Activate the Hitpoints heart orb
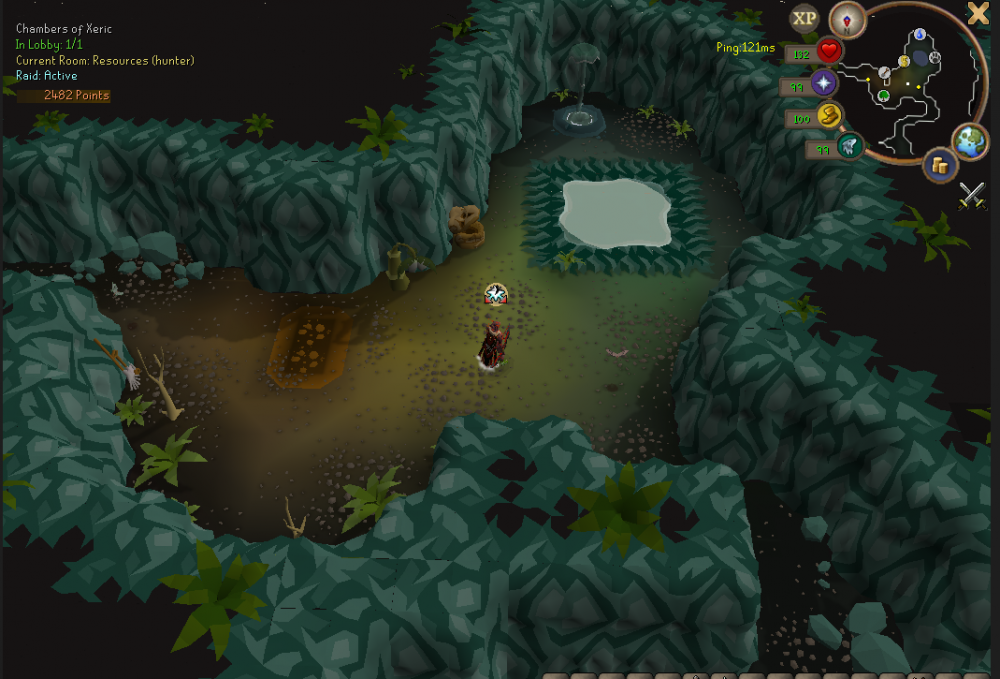 click(x=829, y=51)
